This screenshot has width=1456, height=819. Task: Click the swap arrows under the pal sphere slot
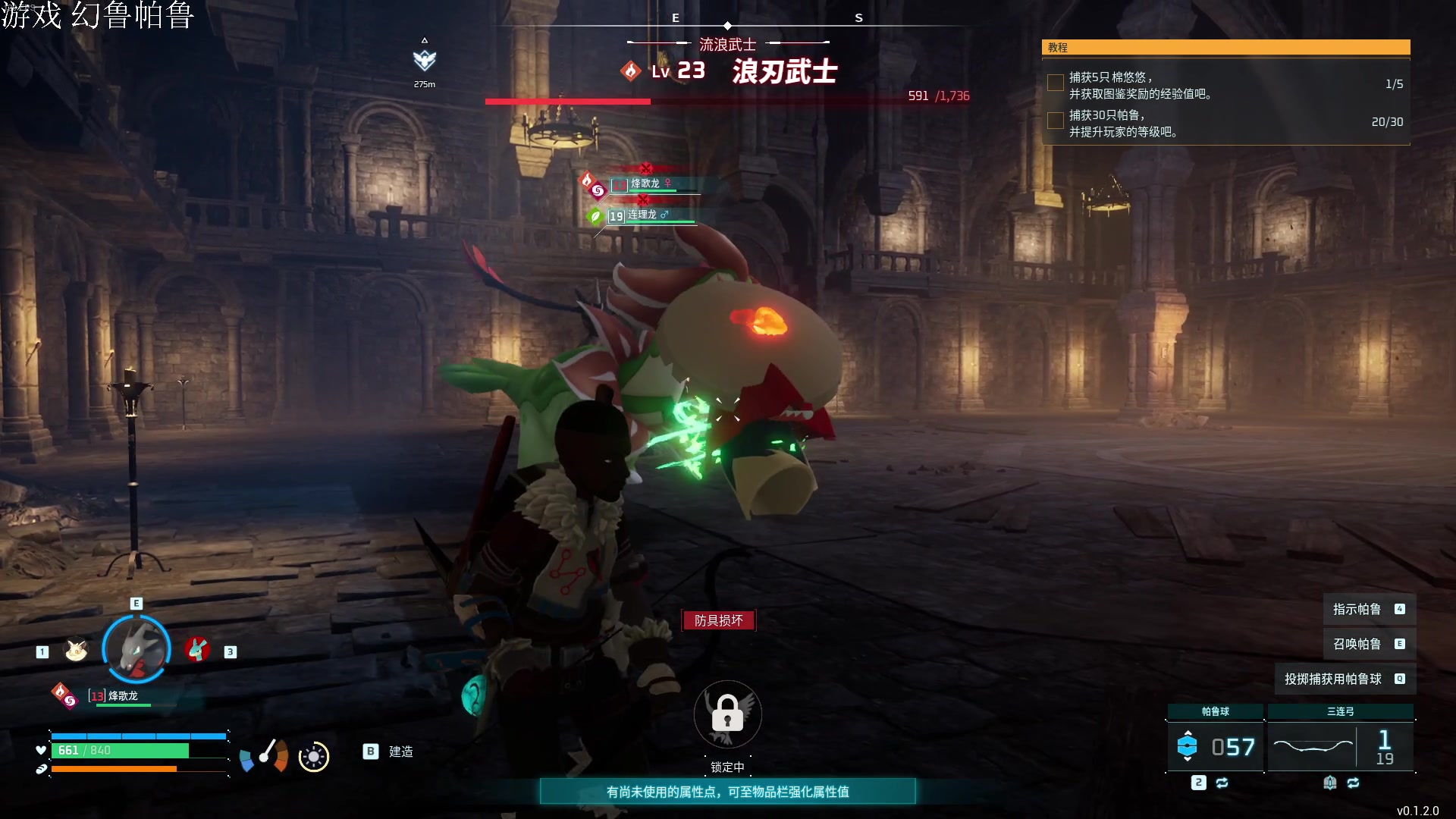[x=1222, y=783]
